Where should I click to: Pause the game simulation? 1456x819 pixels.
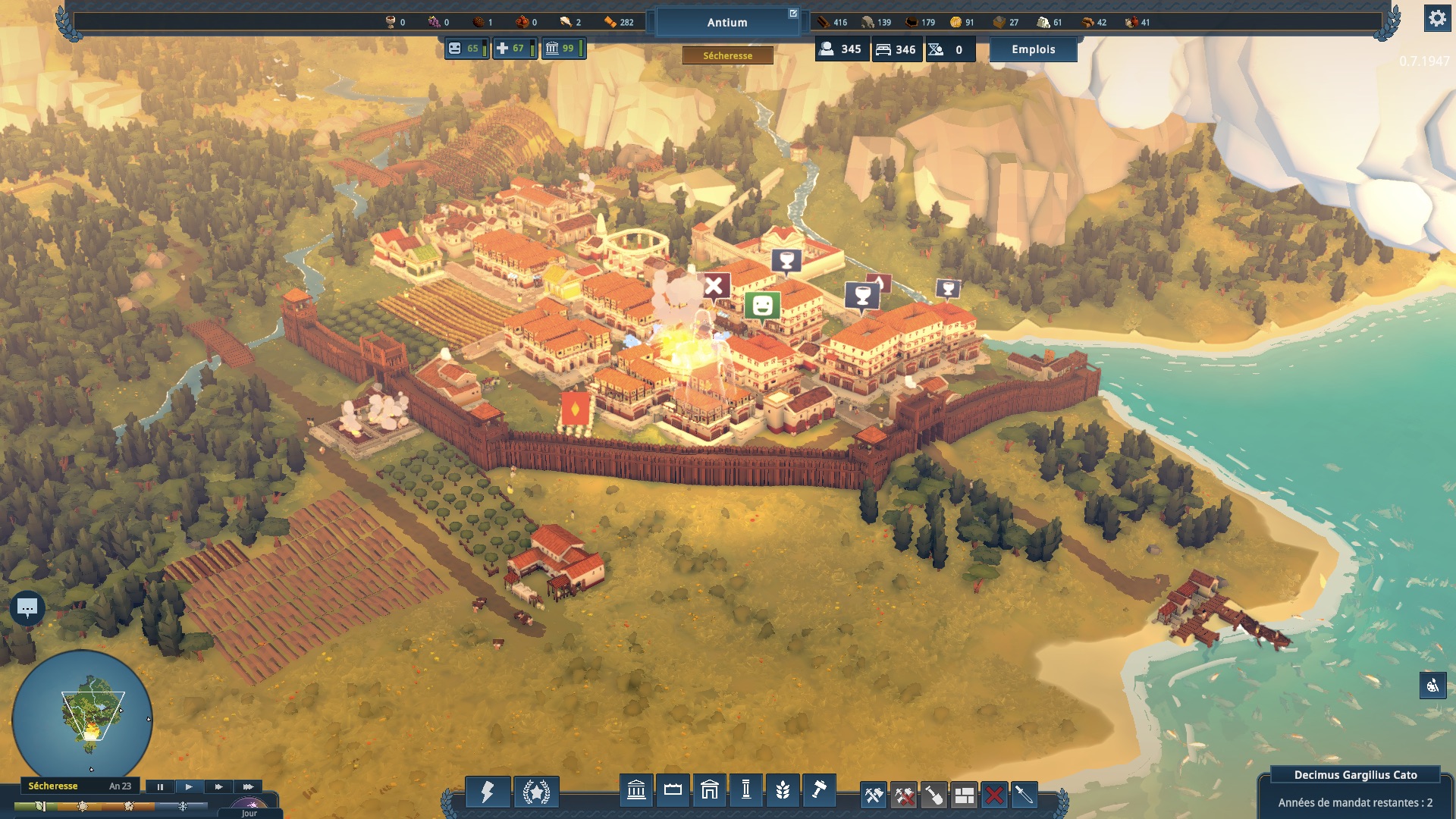(x=160, y=786)
